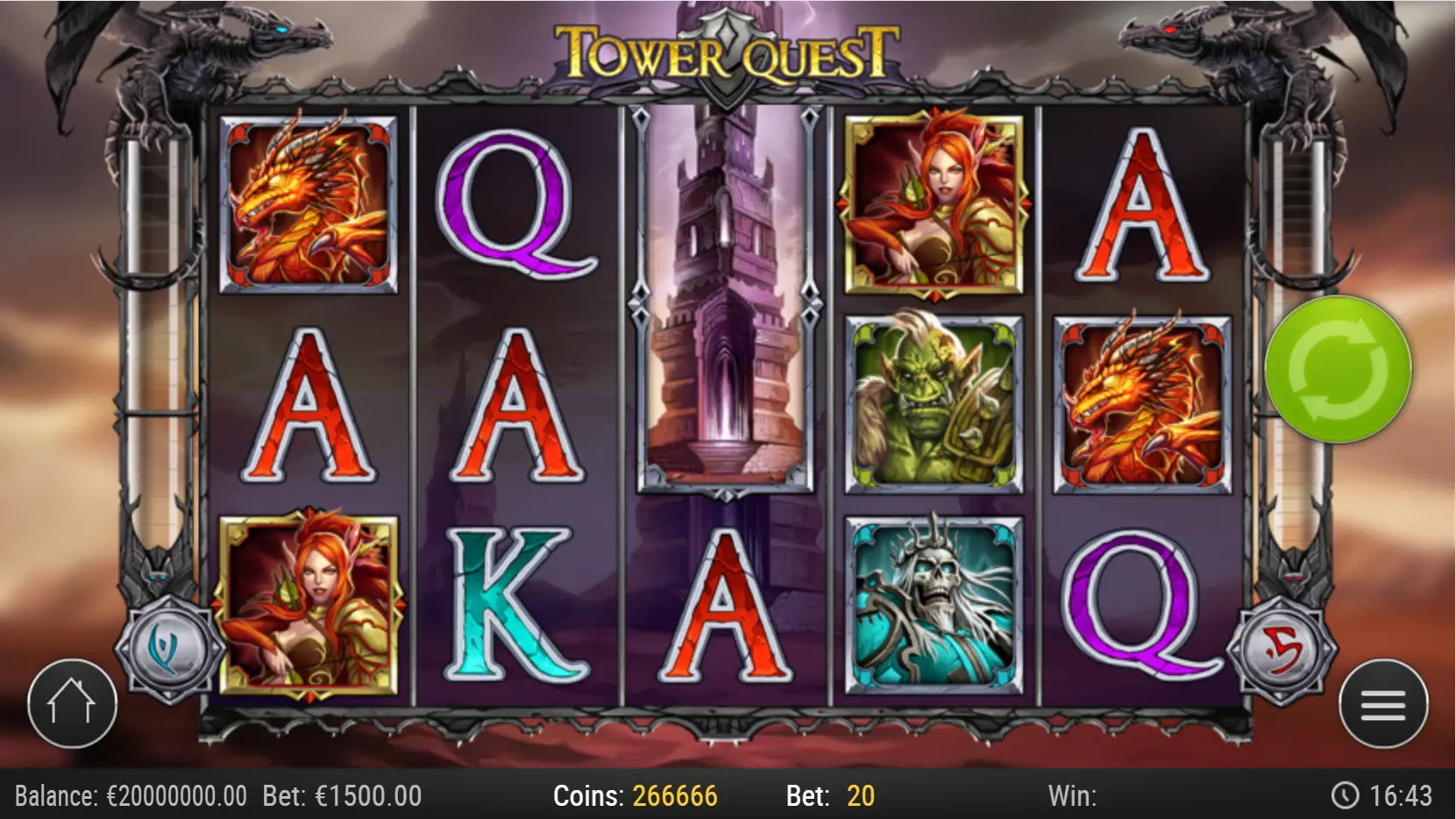Click the fire dragon symbol on reel one
Image resolution: width=1456 pixels, height=819 pixels.
click(311, 202)
